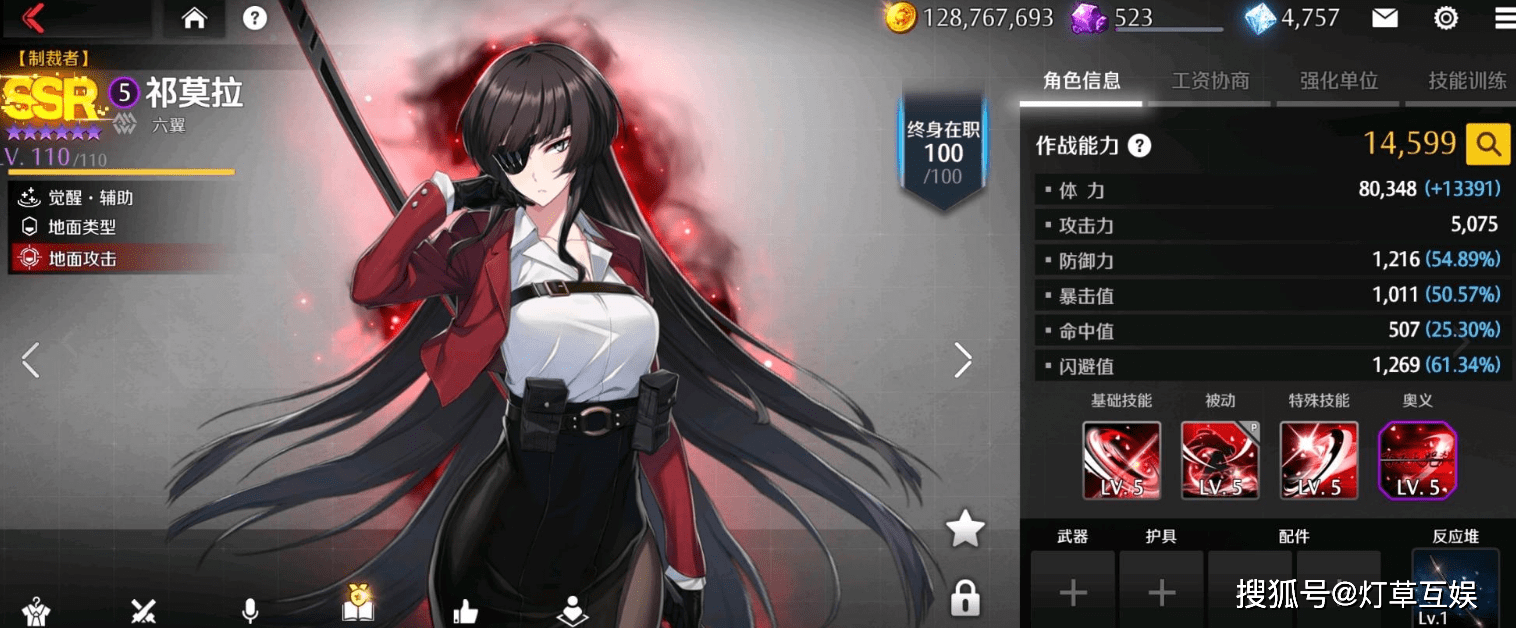Open the 技能训练 tab
1516x628 pixels.
tap(1466, 81)
